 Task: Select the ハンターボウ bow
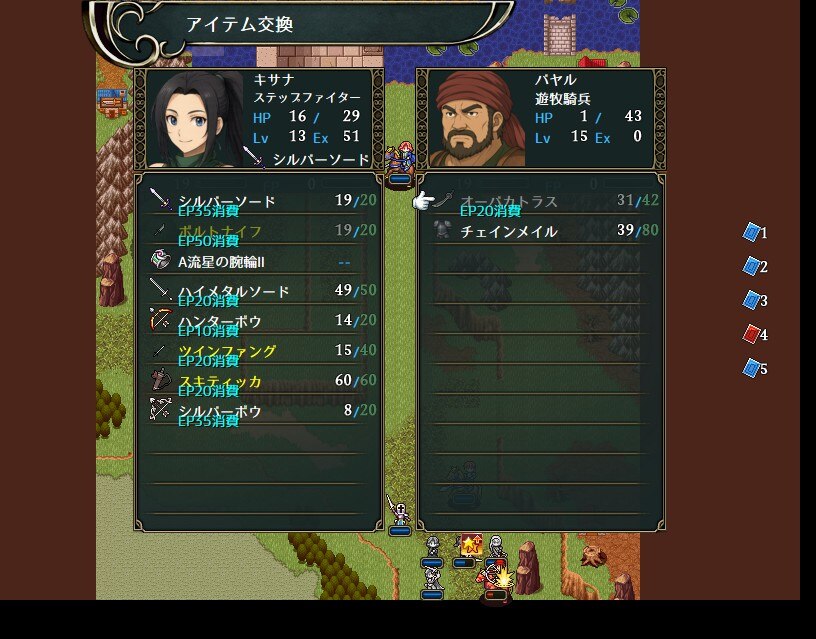coord(260,321)
